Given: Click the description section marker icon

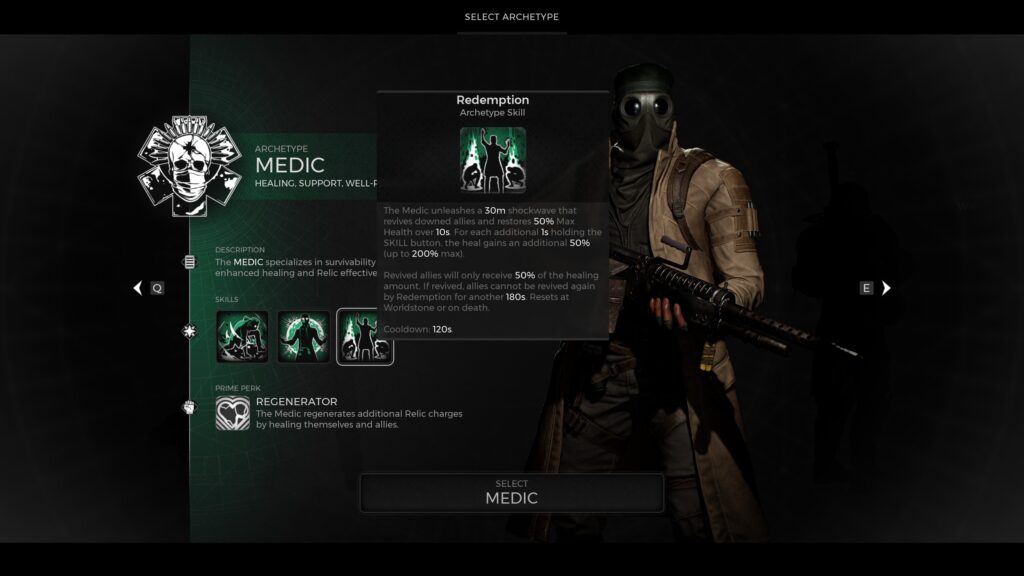Looking at the screenshot, I should click(189, 262).
